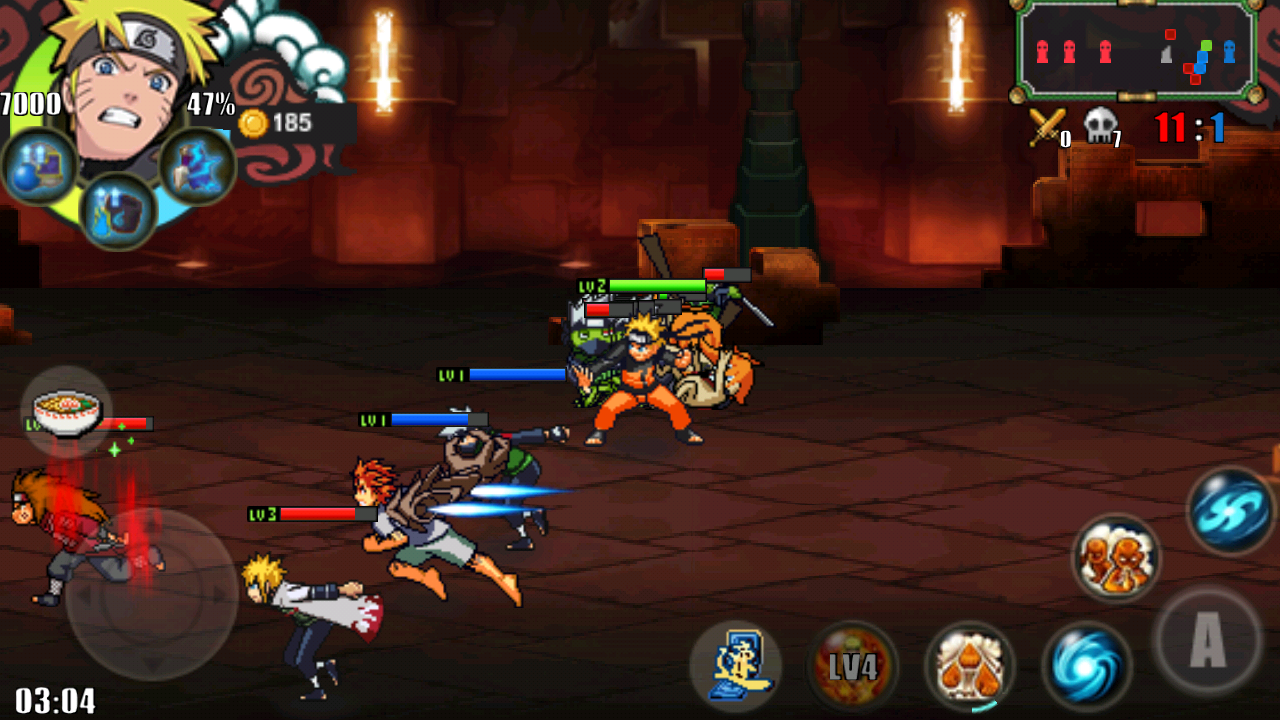Choose the potion and armor upgrade icon
The width and height of the screenshot is (1280, 720).
tap(118, 211)
